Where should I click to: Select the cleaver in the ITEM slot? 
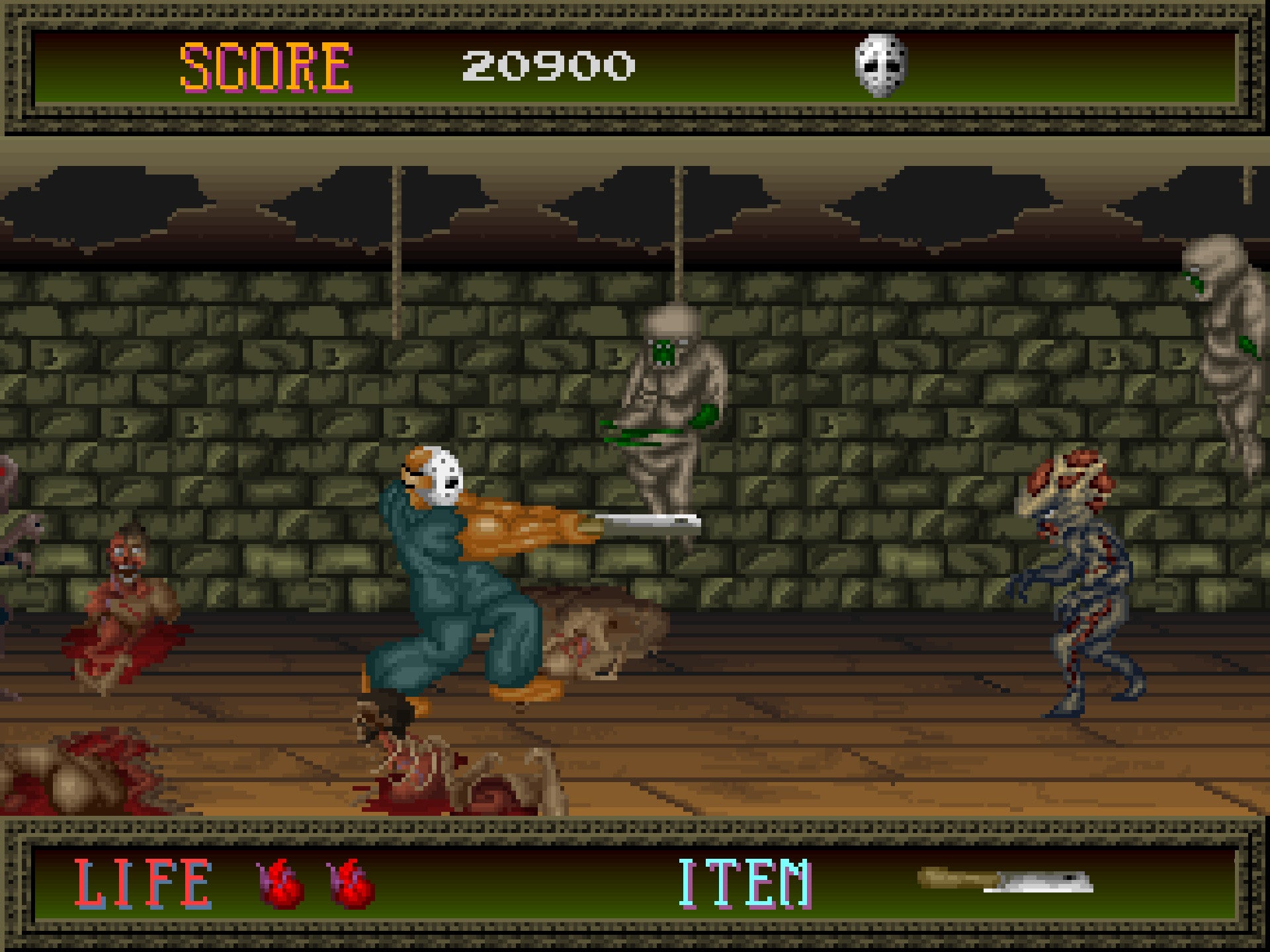coord(1005,881)
